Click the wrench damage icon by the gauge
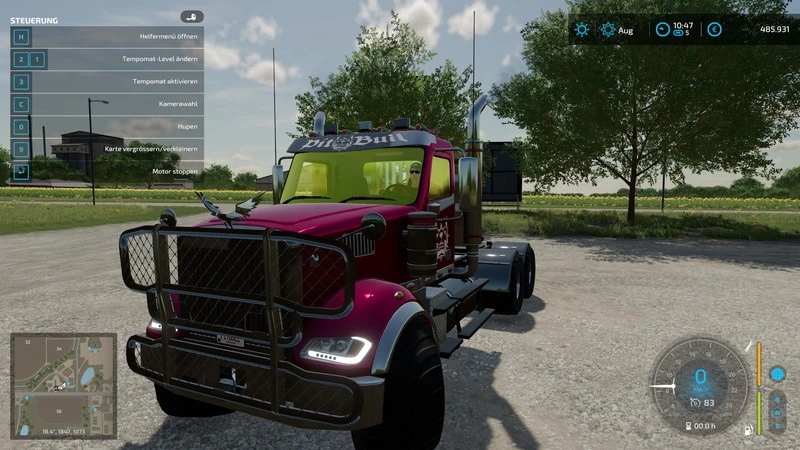 click(x=746, y=346)
